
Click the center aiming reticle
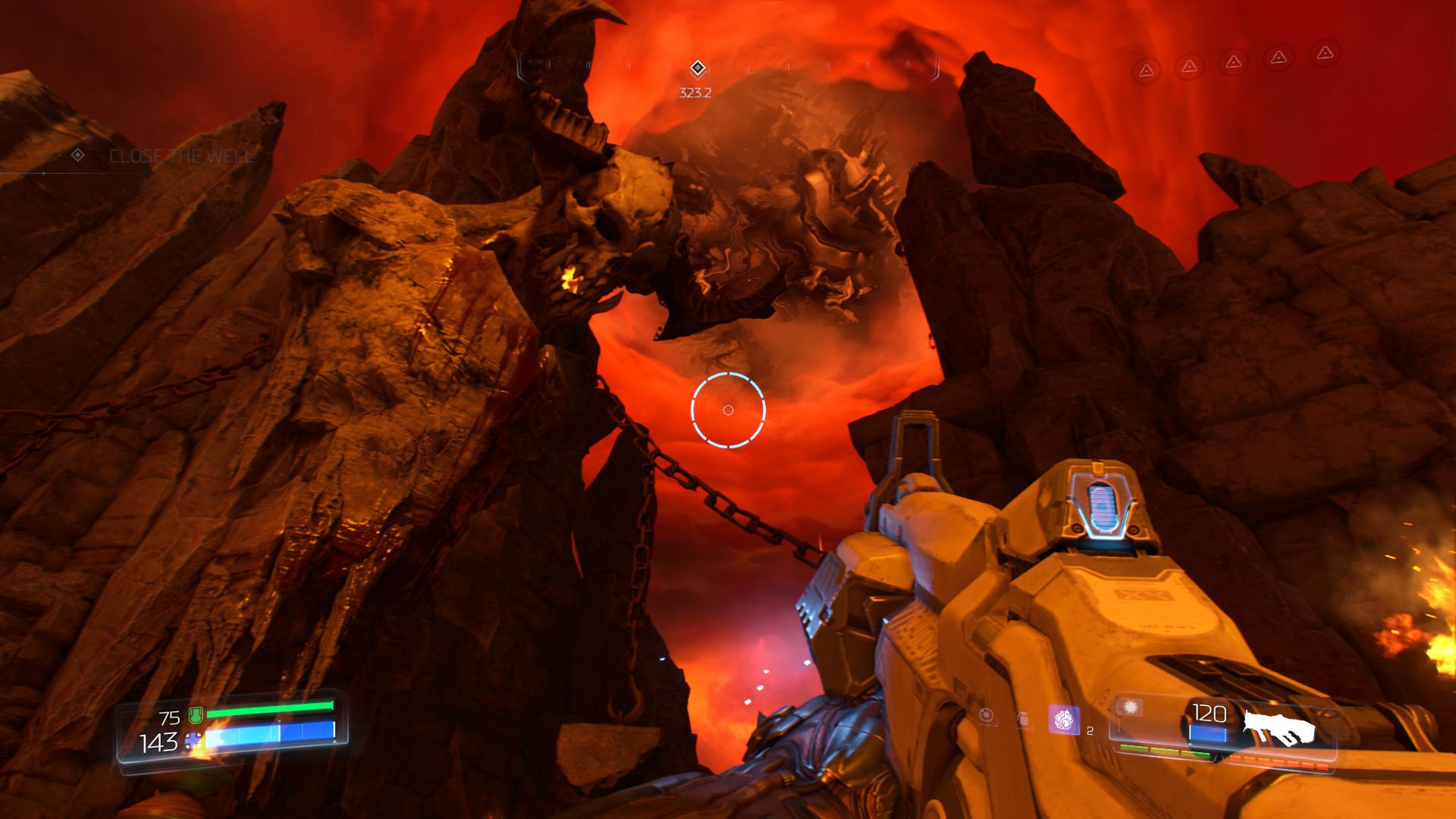pos(728,409)
